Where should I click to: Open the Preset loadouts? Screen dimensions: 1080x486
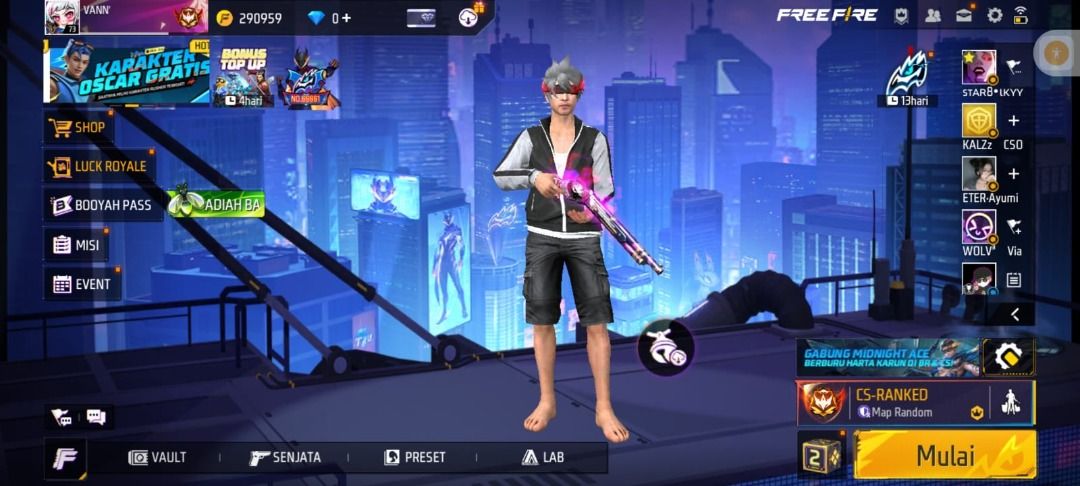click(x=415, y=457)
